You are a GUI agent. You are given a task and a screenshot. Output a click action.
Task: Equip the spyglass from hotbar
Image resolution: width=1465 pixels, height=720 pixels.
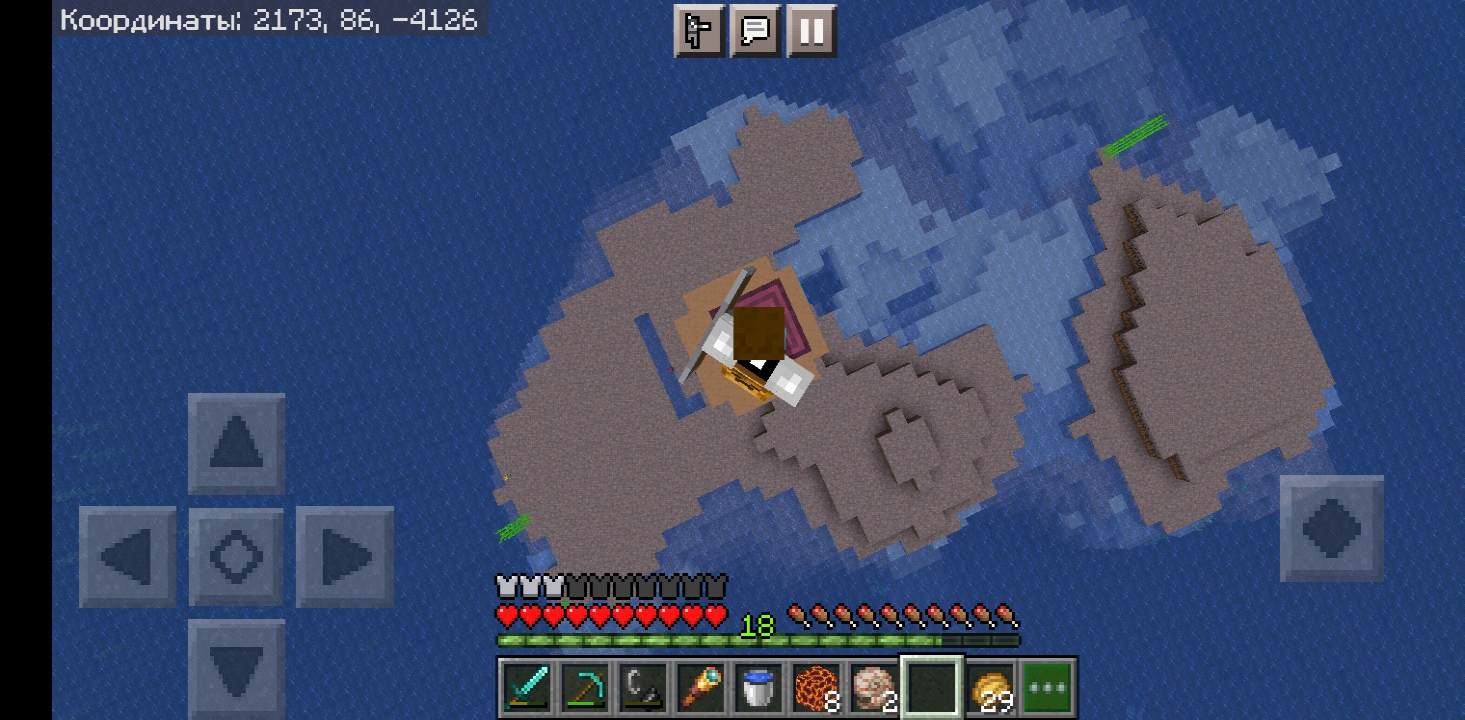[700, 687]
